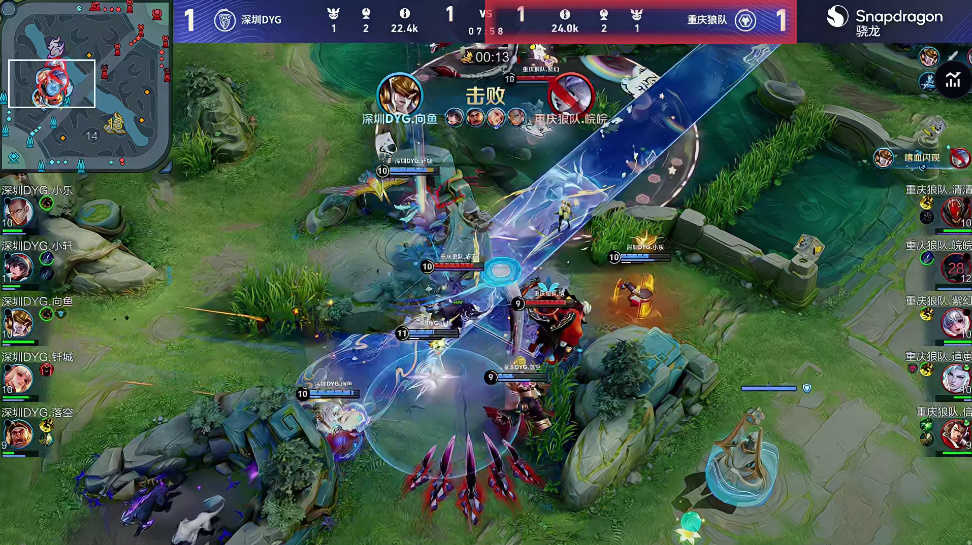Click the minimap in the corner
The height and width of the screenshot is (545, 972).
86,86
